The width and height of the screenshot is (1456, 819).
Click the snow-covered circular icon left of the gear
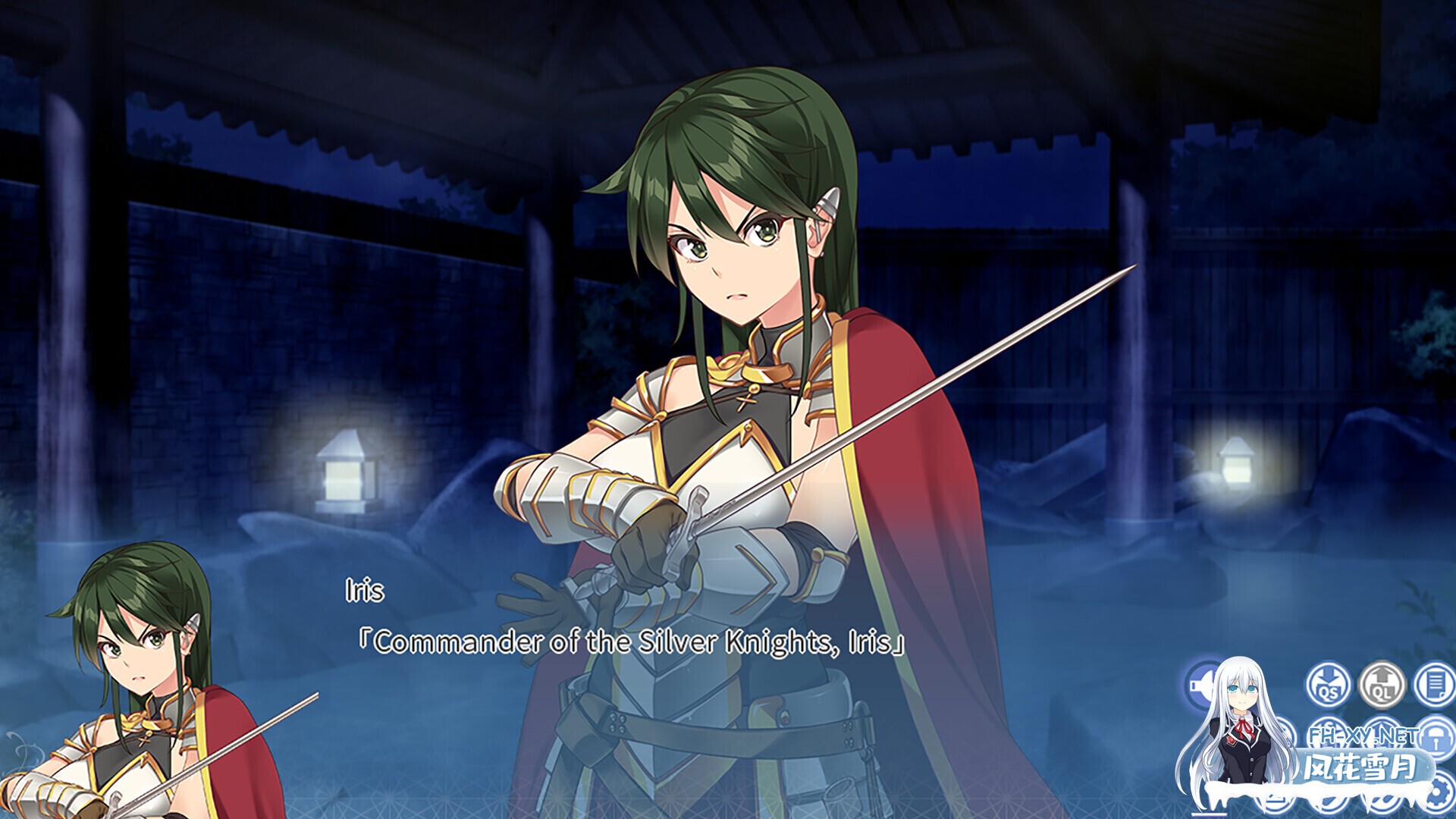pos(1382,801)
